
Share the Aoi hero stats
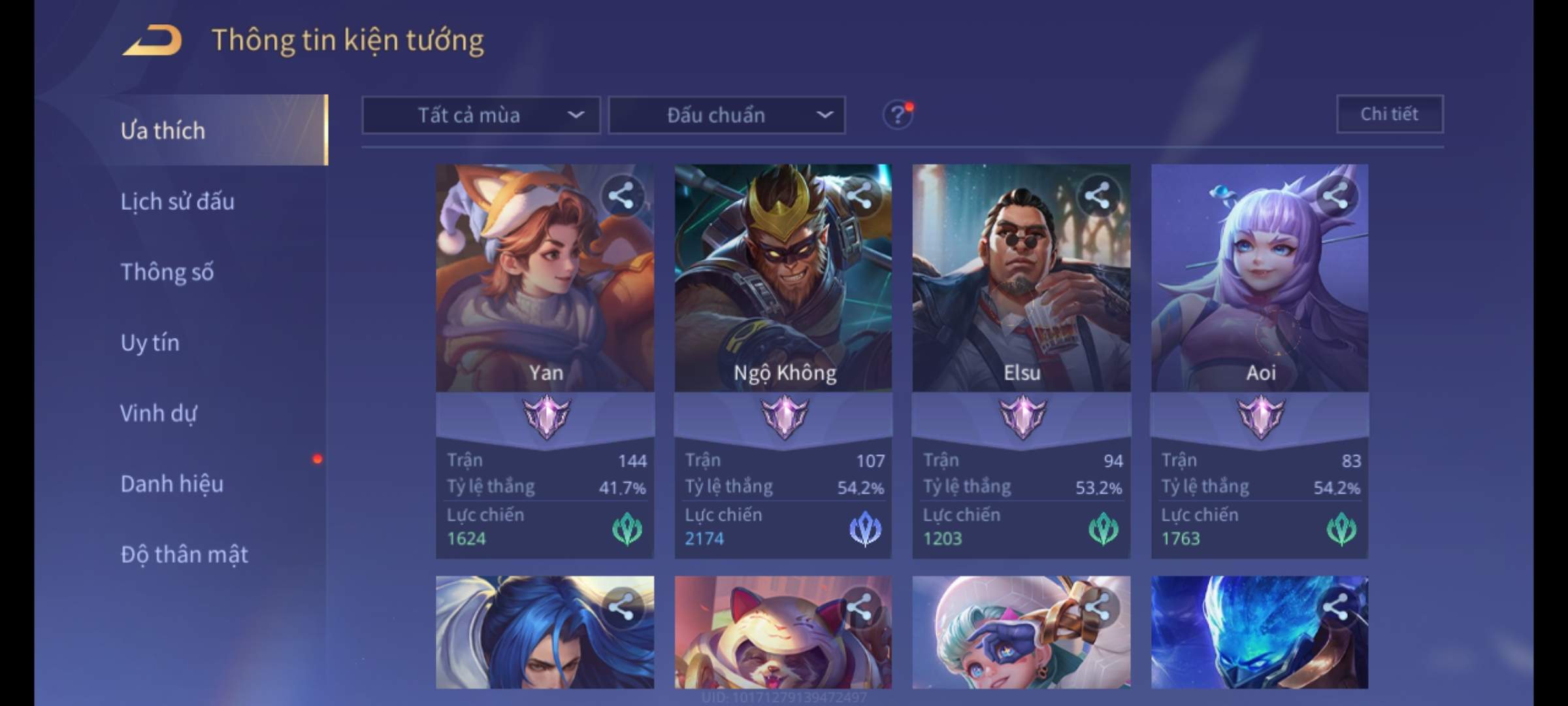tap(1335, 195)
